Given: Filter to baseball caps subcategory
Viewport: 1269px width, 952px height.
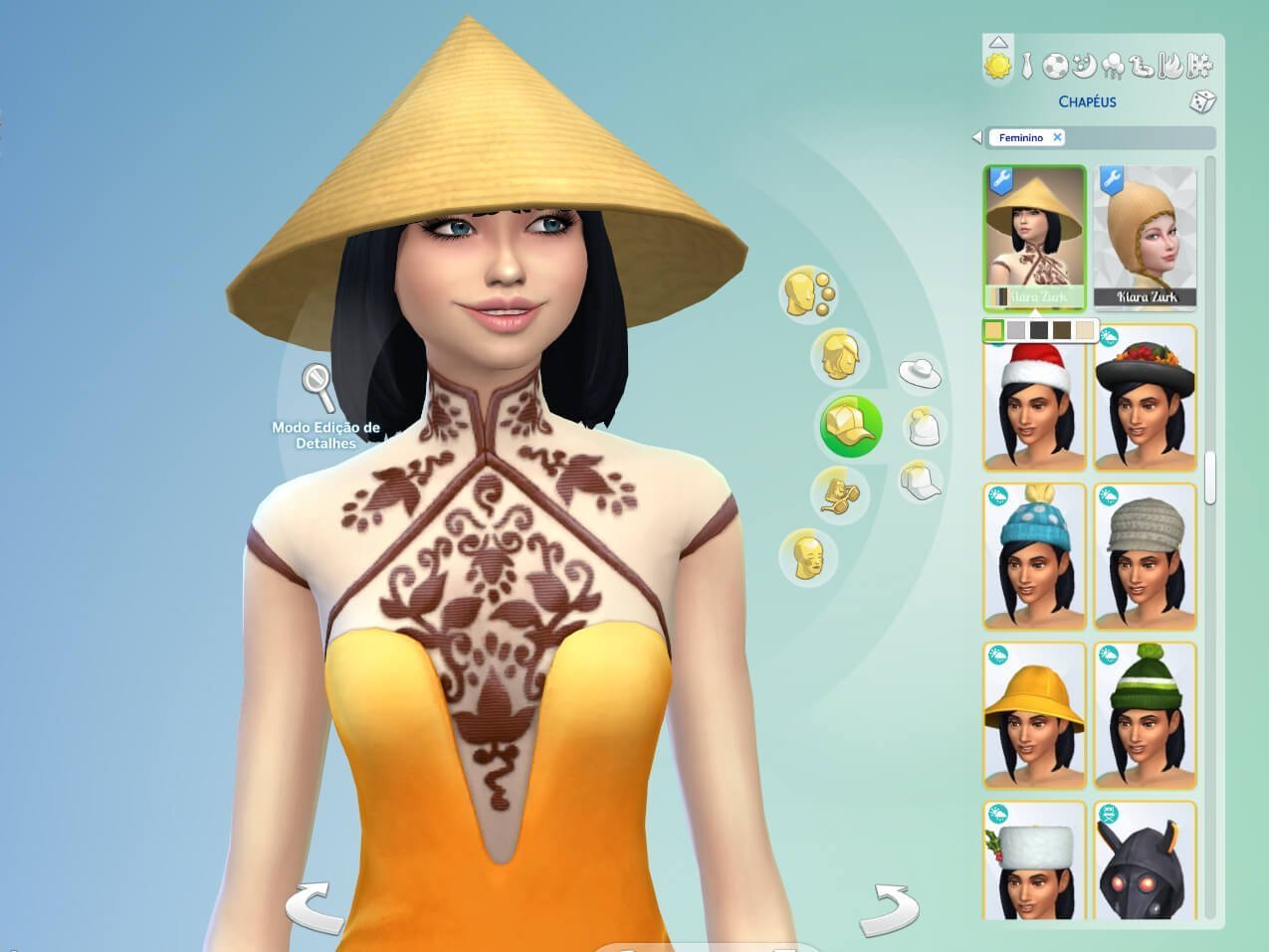Looking at the screenshot, I should pos(921,481).
